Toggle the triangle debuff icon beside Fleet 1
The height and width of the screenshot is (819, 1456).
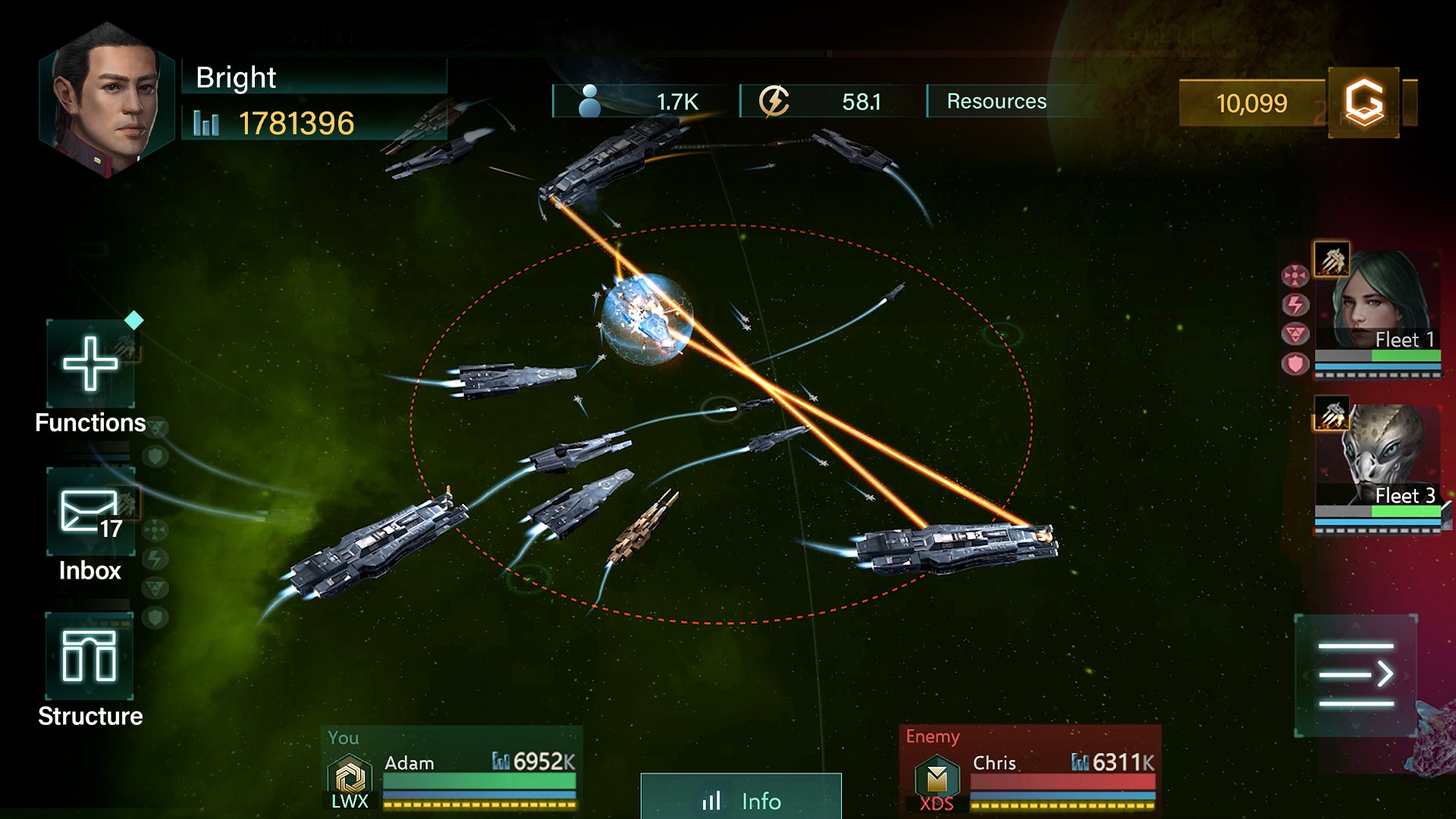(x=1296, y=332)
